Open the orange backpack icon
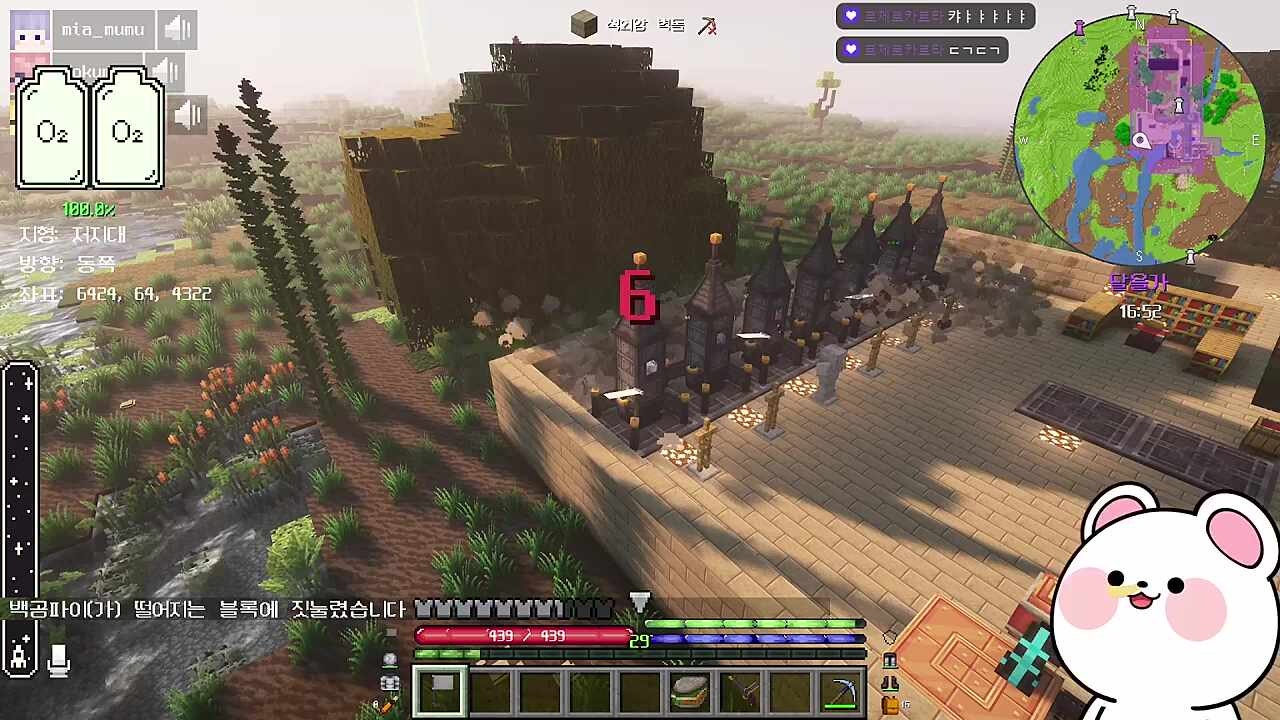This screenshot has height=720, width=1280. pyautogui.click(x=890, y=706)
